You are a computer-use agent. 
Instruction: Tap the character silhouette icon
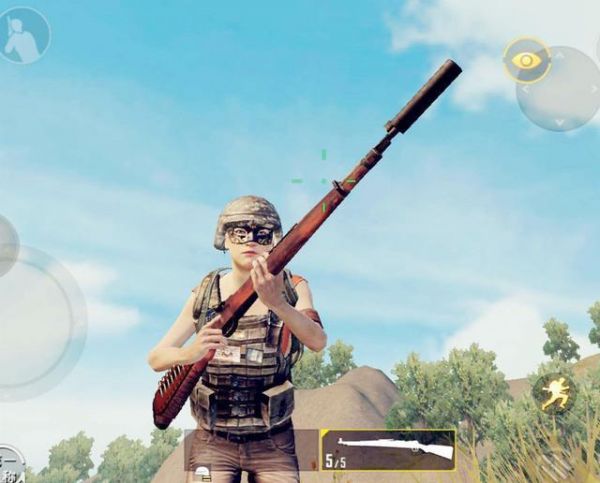tap(24, 35)
